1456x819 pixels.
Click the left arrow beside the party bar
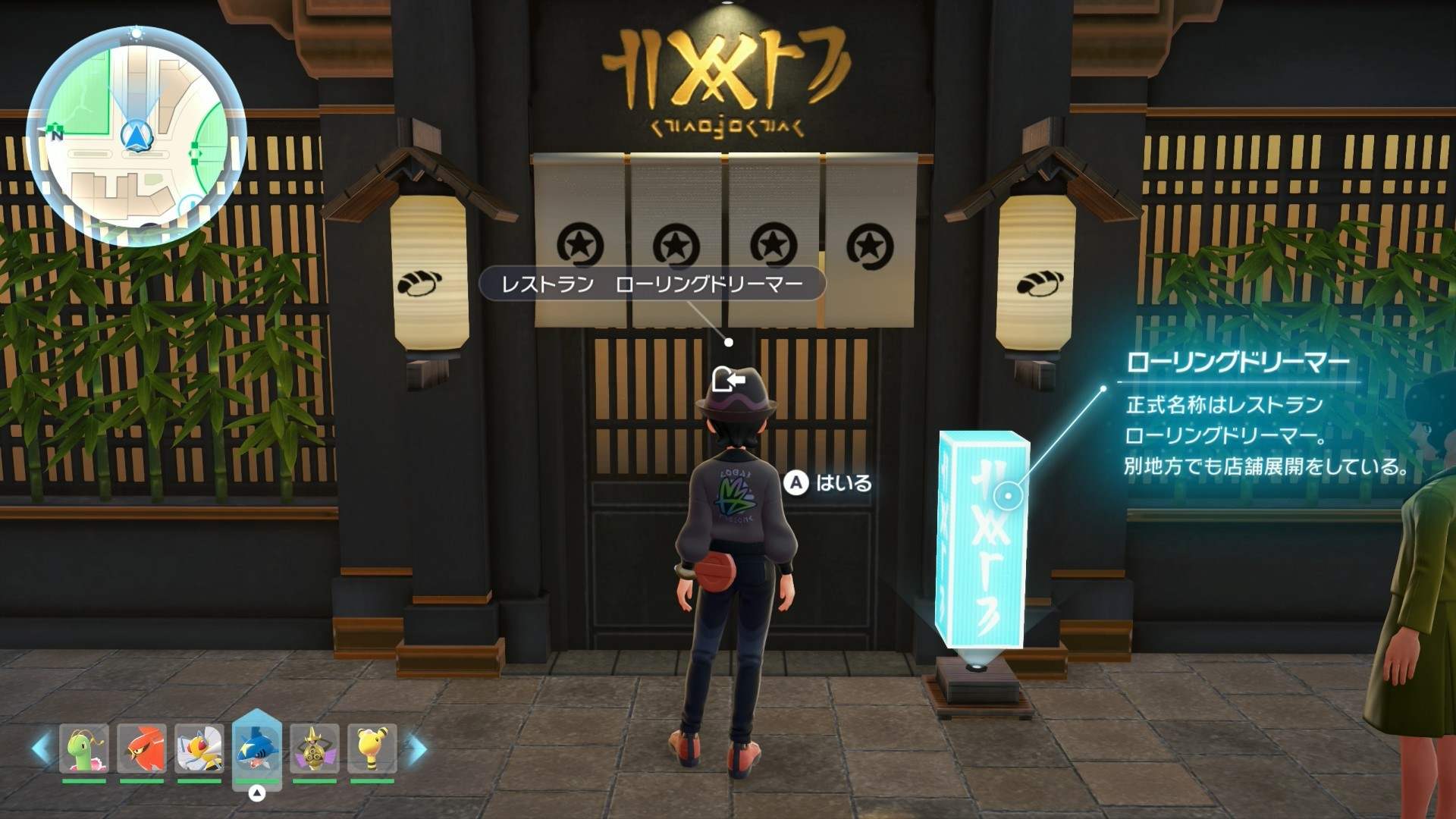tap(41, 748)
